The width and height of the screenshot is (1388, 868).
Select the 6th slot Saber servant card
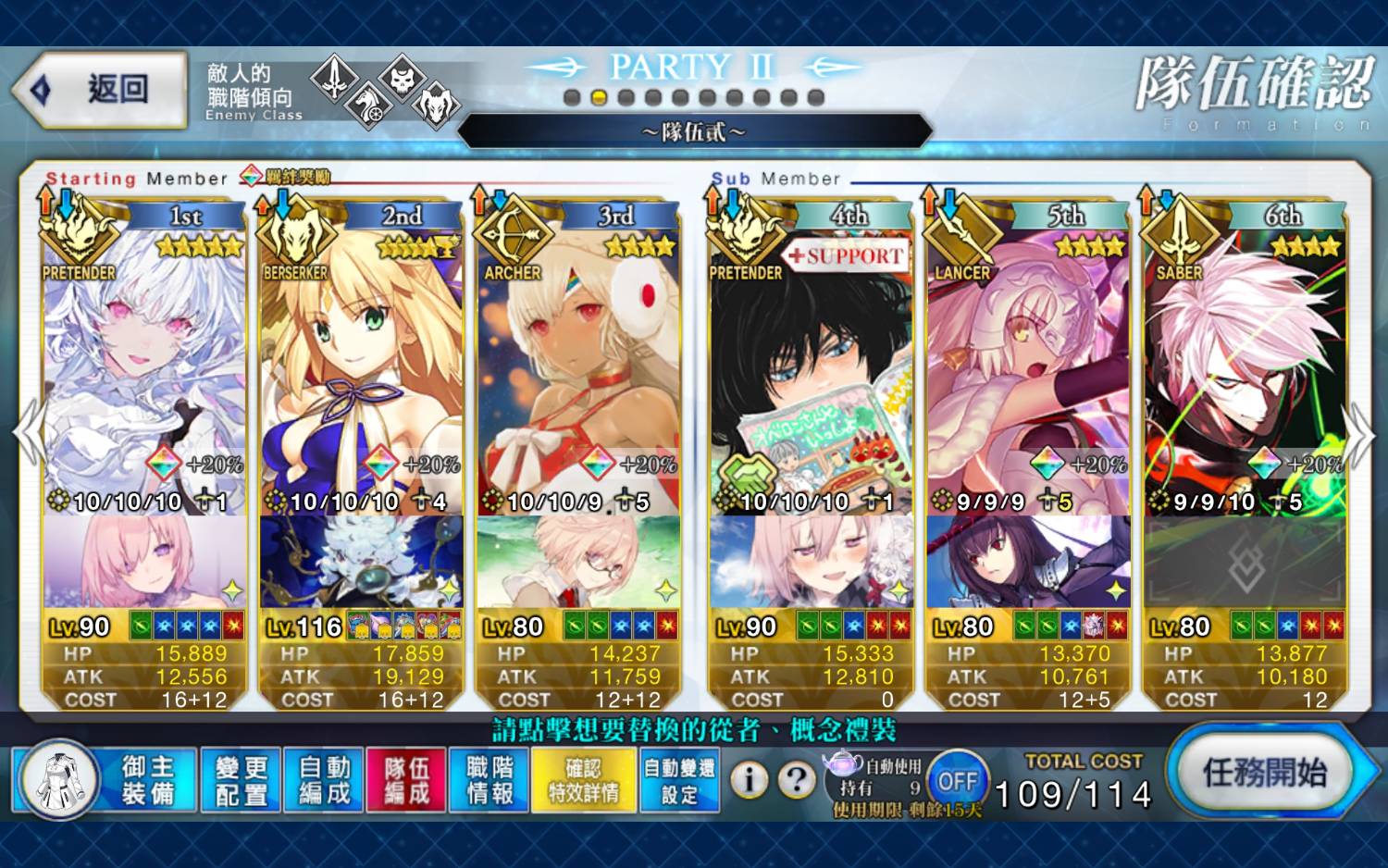(1245, 370)
